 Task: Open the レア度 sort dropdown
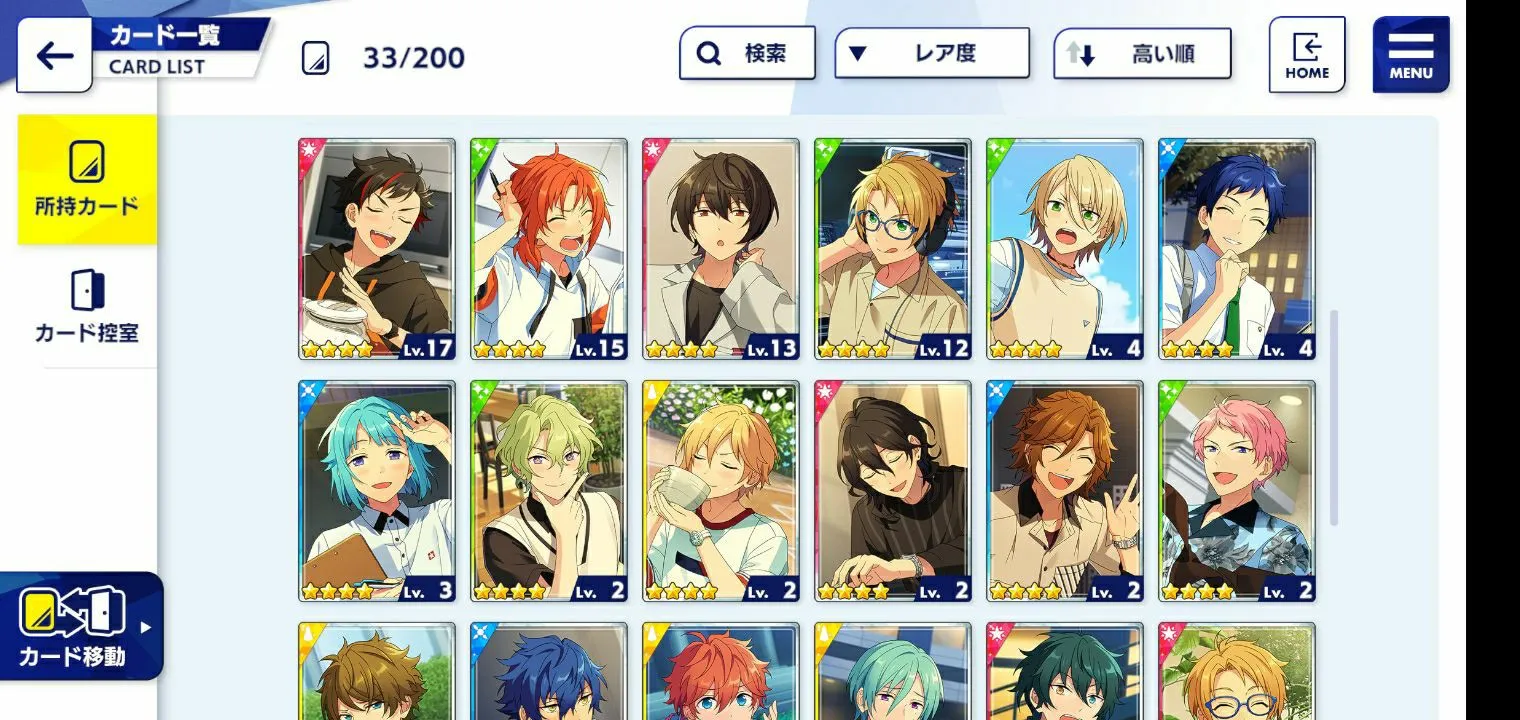tap(931, 53)
